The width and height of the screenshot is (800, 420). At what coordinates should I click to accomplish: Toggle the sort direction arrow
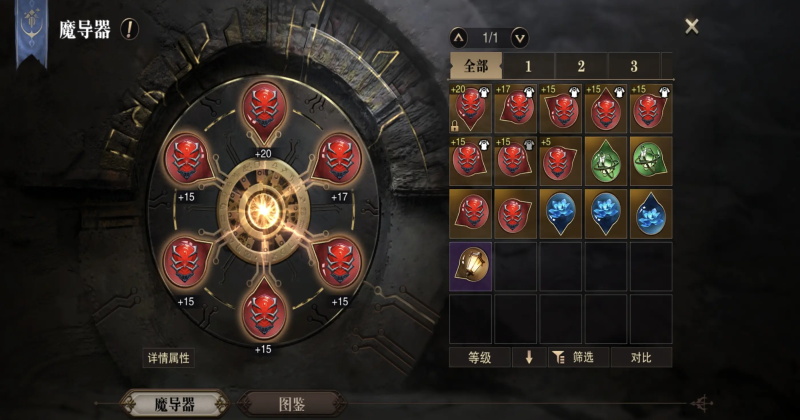point(528,357)
